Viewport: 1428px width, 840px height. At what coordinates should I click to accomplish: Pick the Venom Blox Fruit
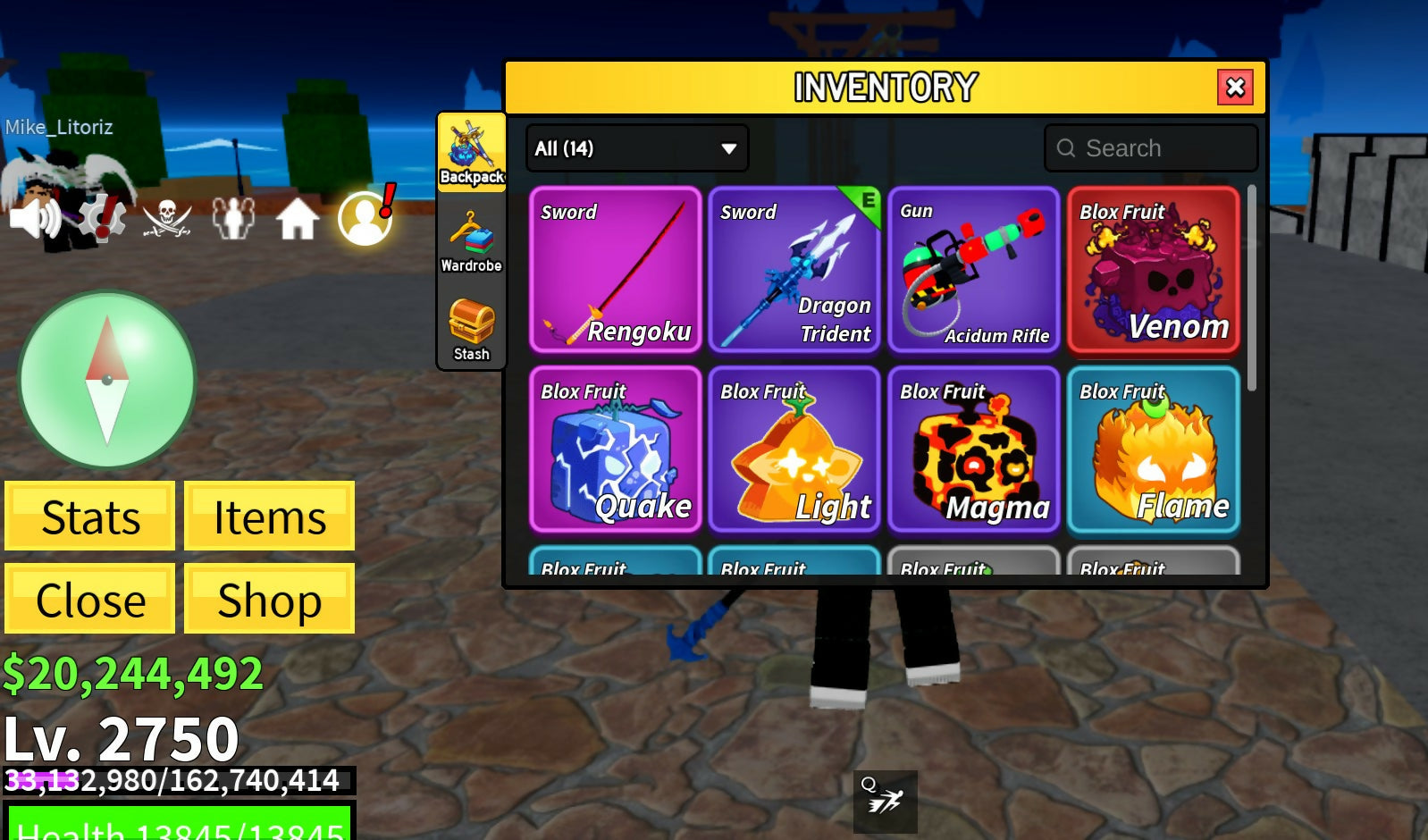tap(1154, 269)
